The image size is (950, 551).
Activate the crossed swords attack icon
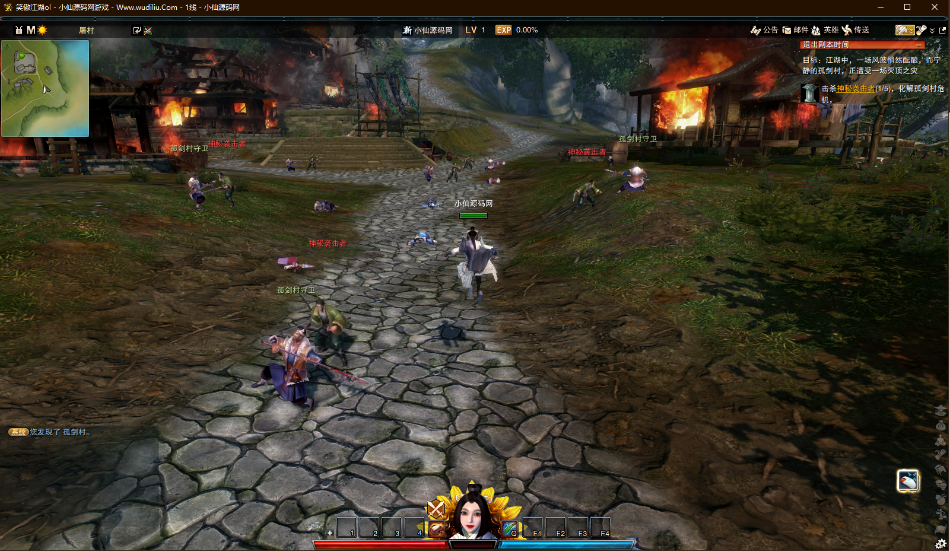[437, 510]
